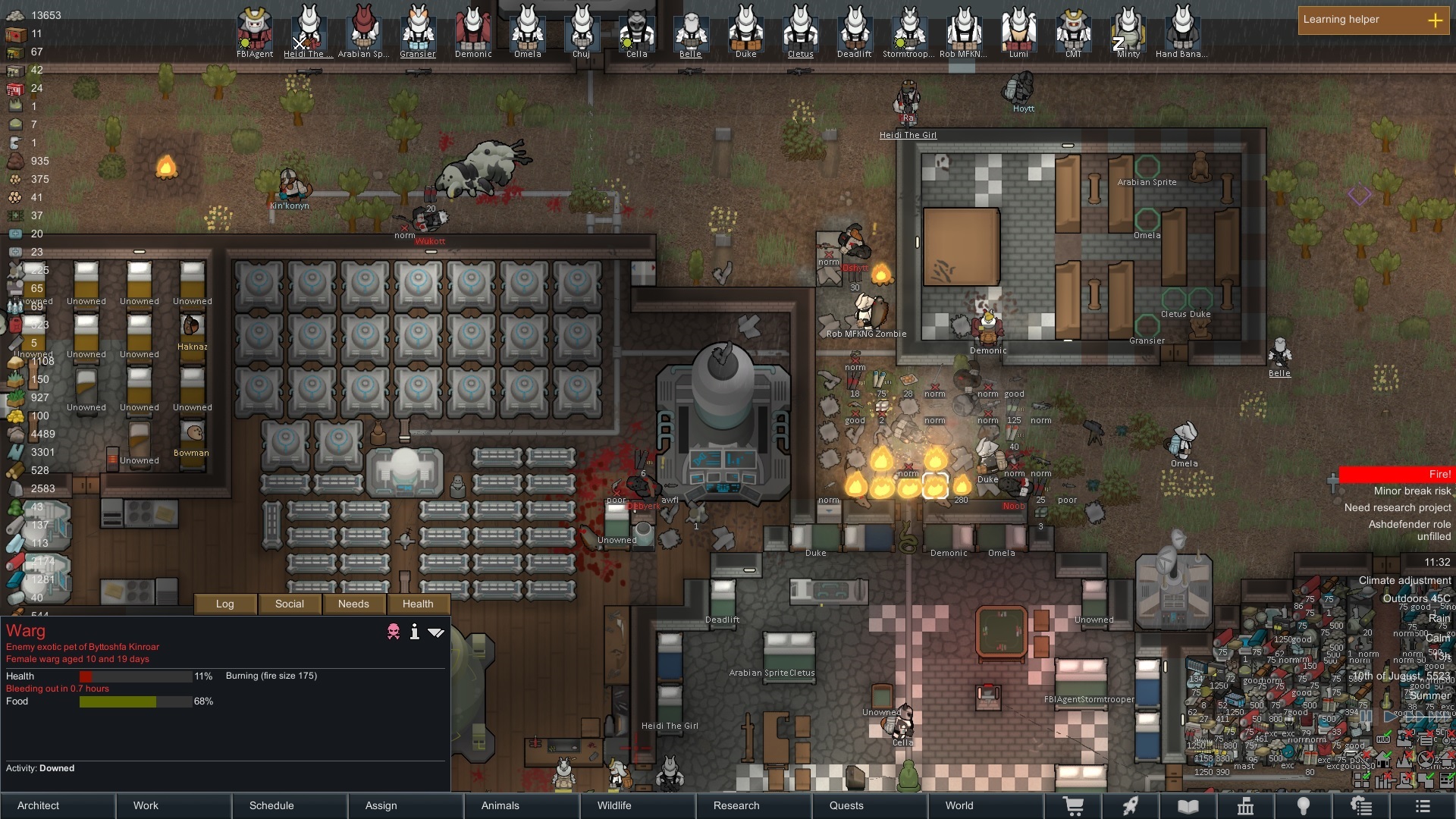The height and width of the screenshot is (819, 1456).
Task: Click the gear-list options icon in the bottom toolbar
Action: 1361,806
